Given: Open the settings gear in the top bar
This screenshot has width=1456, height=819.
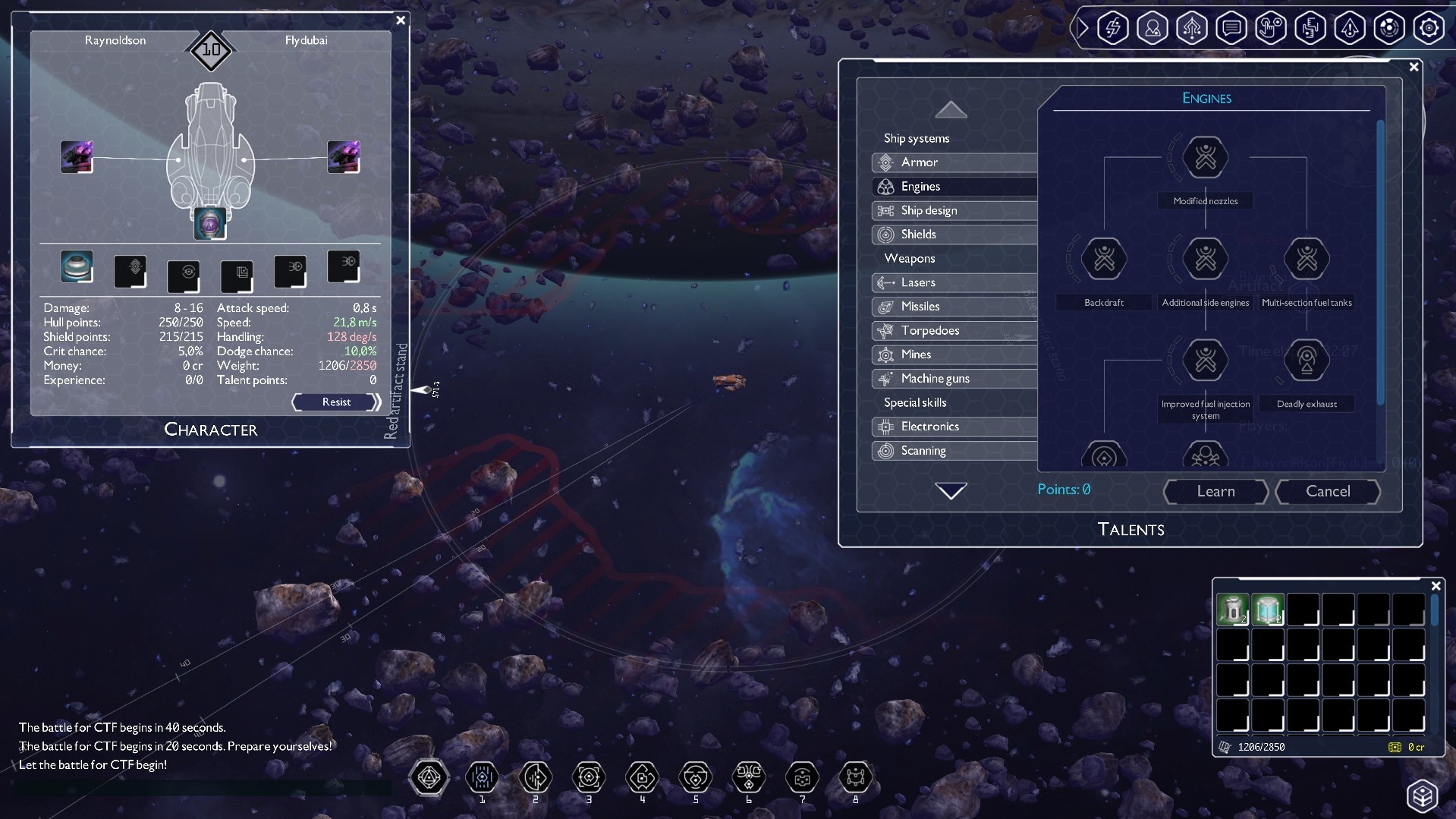Looking at the screenshot, I should click(1429, 27).
